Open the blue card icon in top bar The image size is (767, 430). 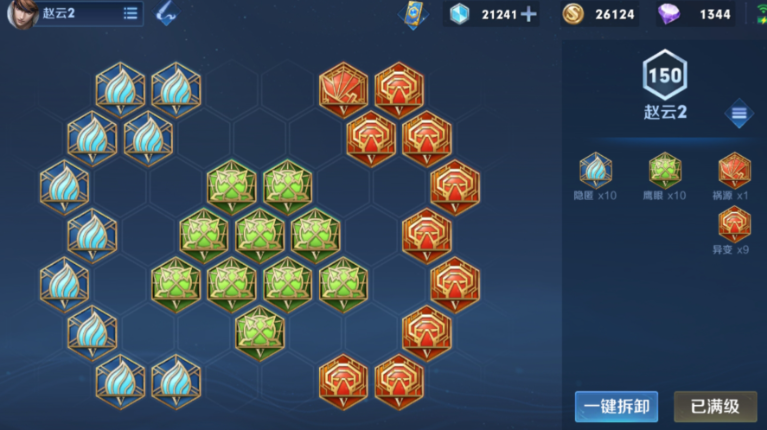(411, 14)
